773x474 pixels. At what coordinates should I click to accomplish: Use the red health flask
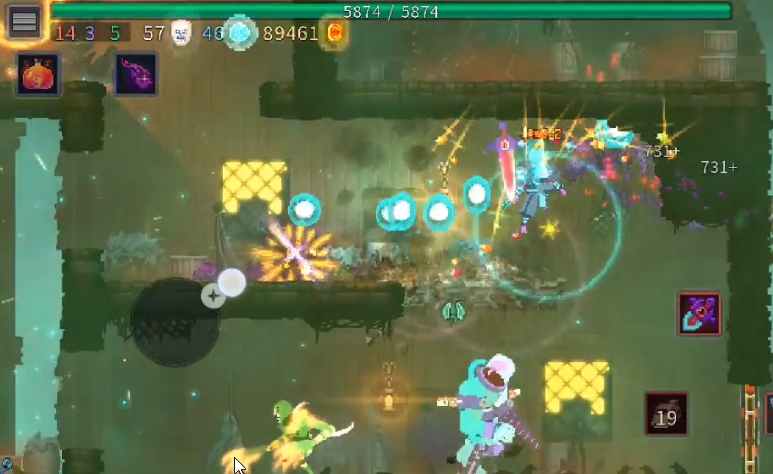[x=38, y=75]
